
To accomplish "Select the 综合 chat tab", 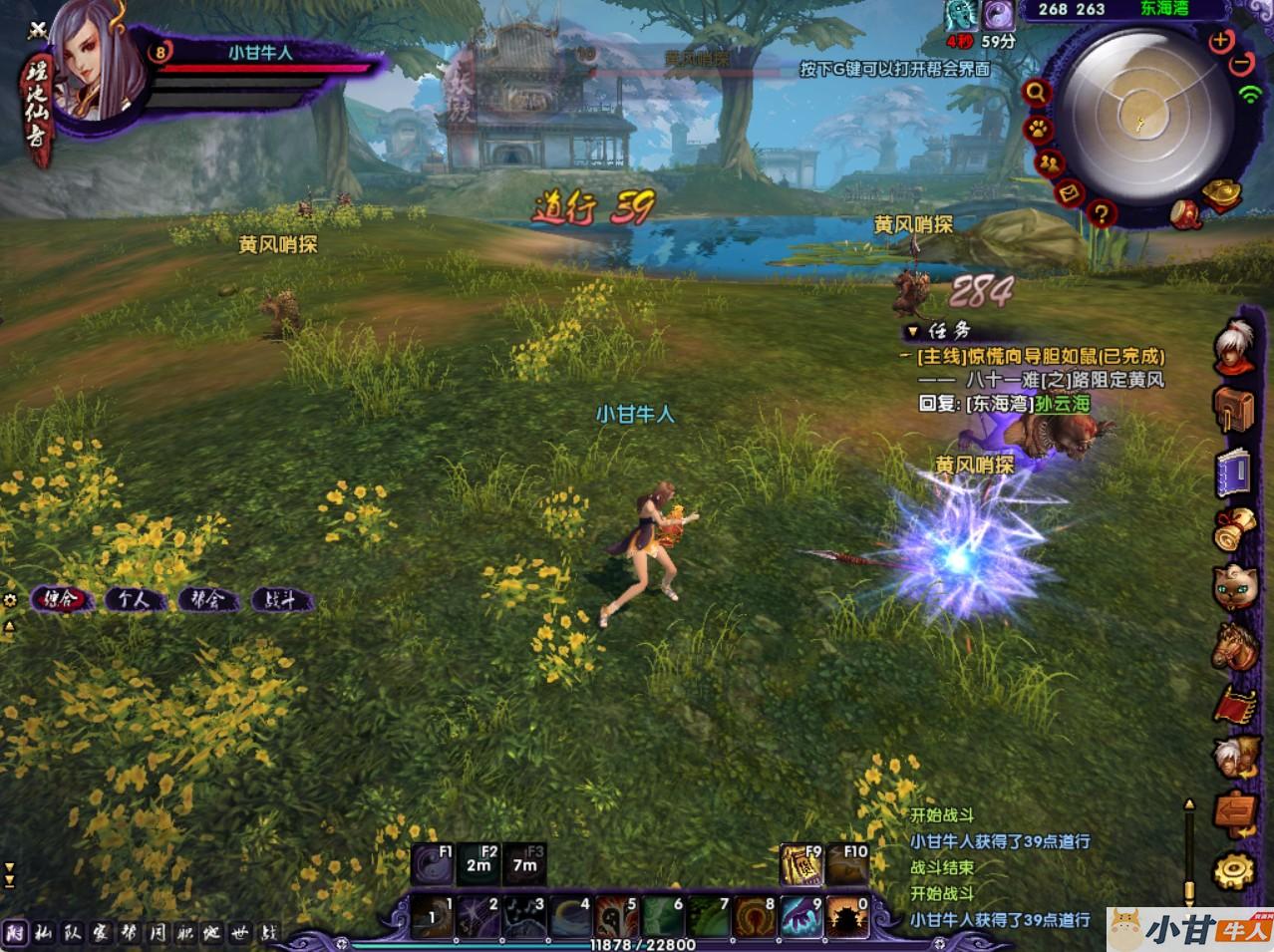I will click(61, 600).
